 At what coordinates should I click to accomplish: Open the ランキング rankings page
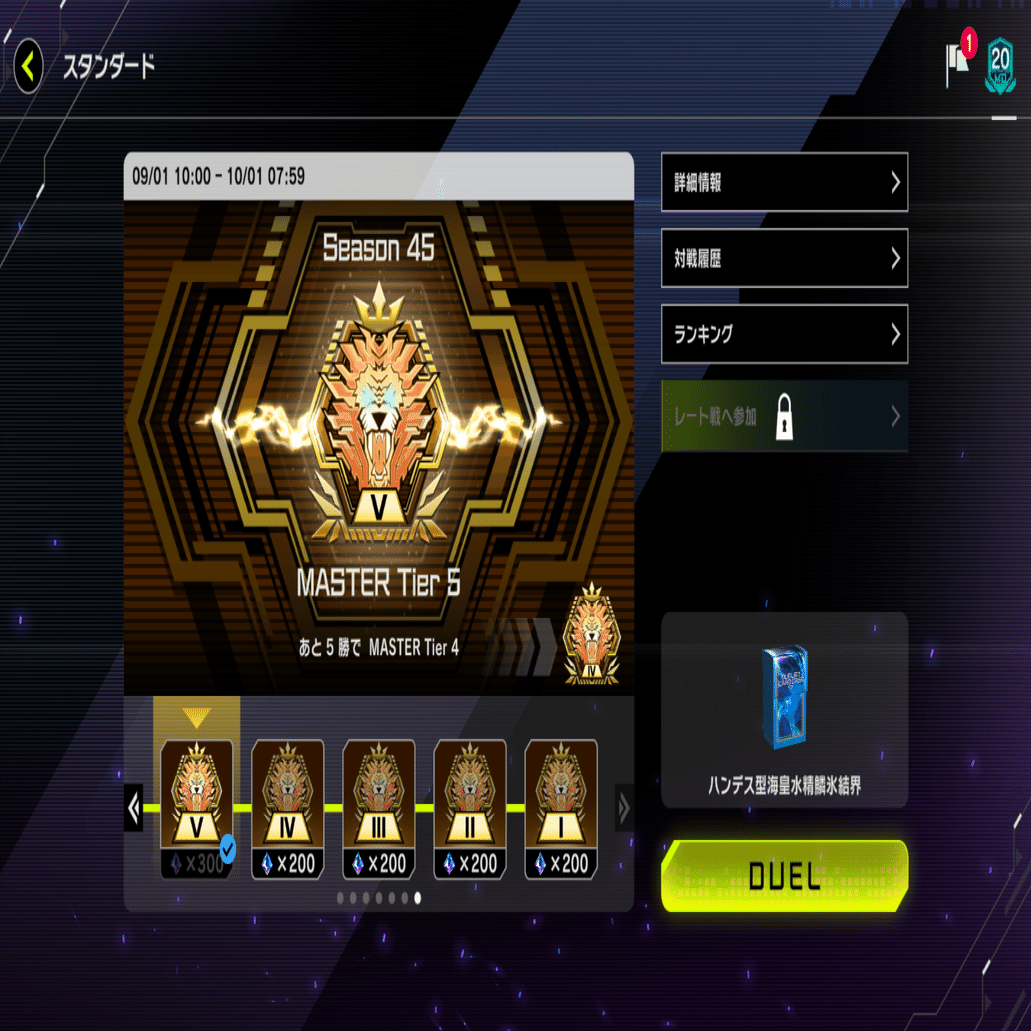[x=784, y=334]
